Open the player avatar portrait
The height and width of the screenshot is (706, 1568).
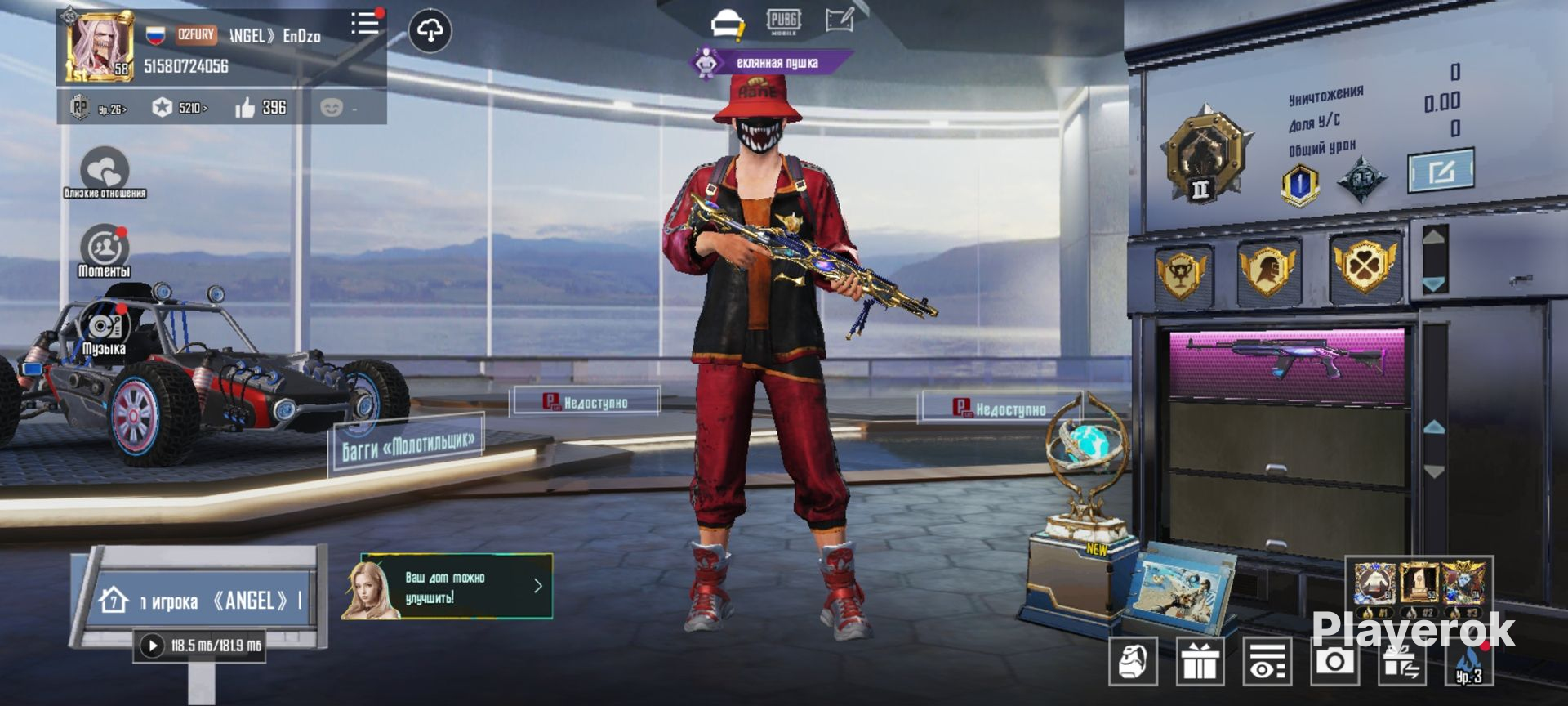(x=100, y=47)
